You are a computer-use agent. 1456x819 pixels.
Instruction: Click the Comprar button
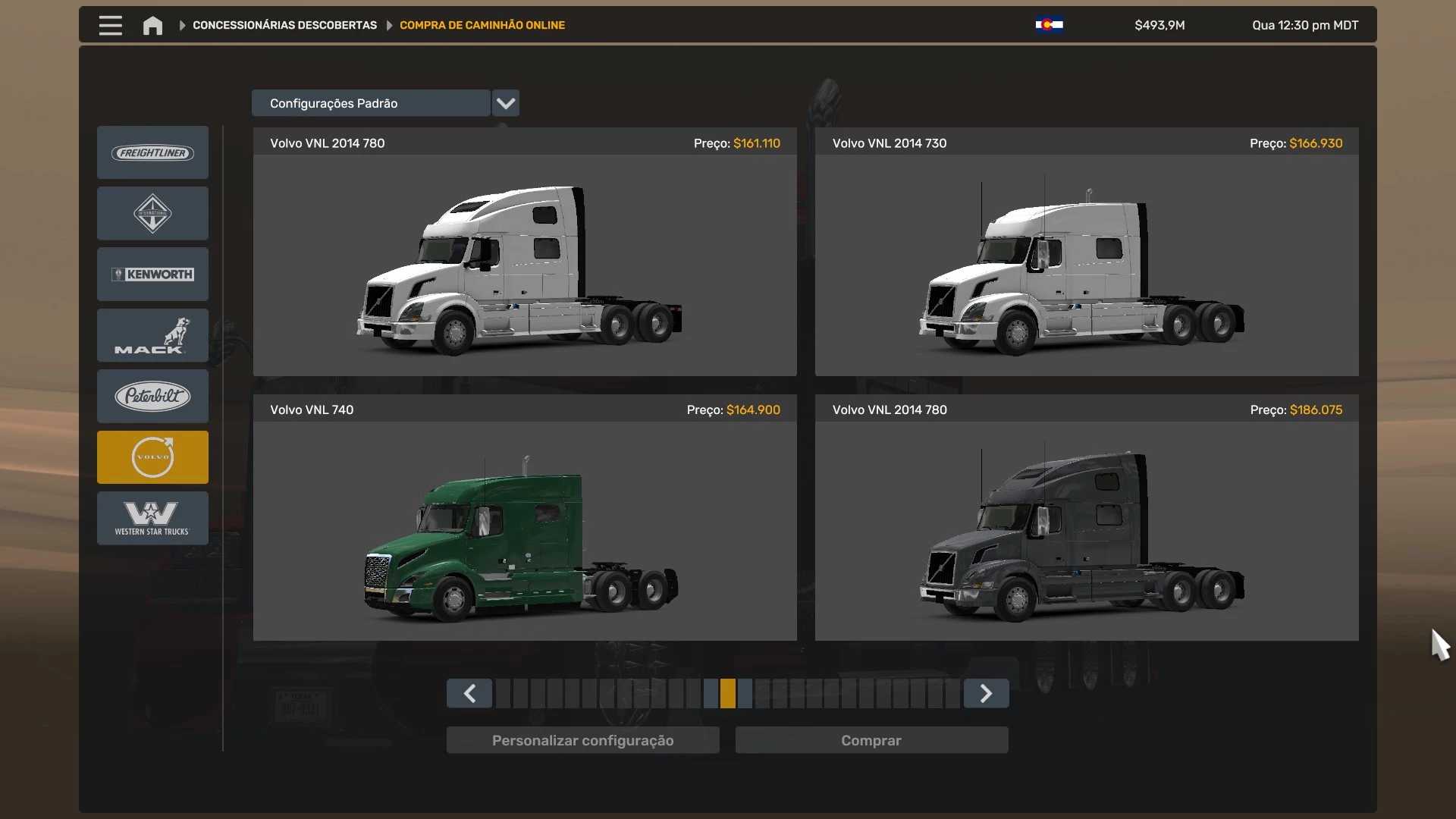[871, 740]
